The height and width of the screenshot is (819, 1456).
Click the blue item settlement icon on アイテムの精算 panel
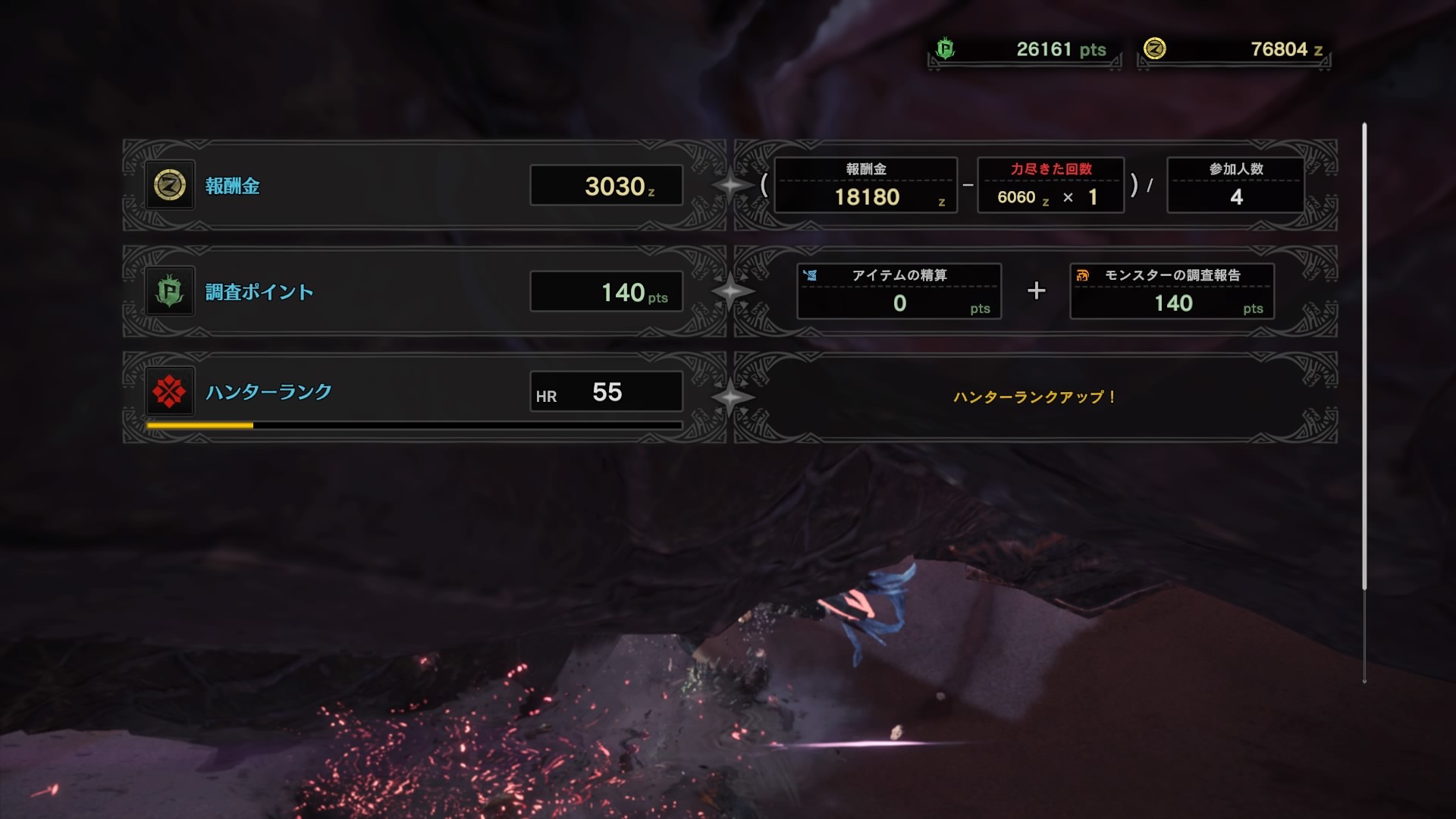click(x=811, y=276)
